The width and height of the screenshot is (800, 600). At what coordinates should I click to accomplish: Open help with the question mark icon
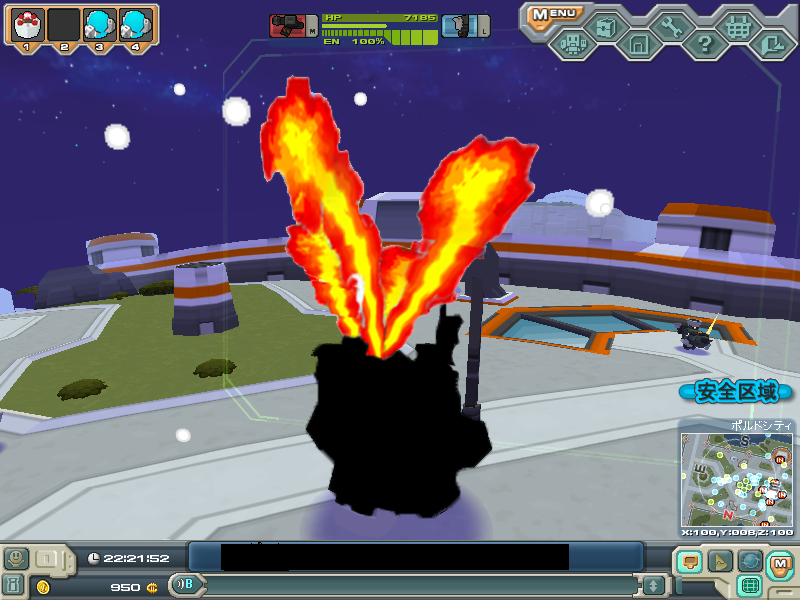(705, 44)
